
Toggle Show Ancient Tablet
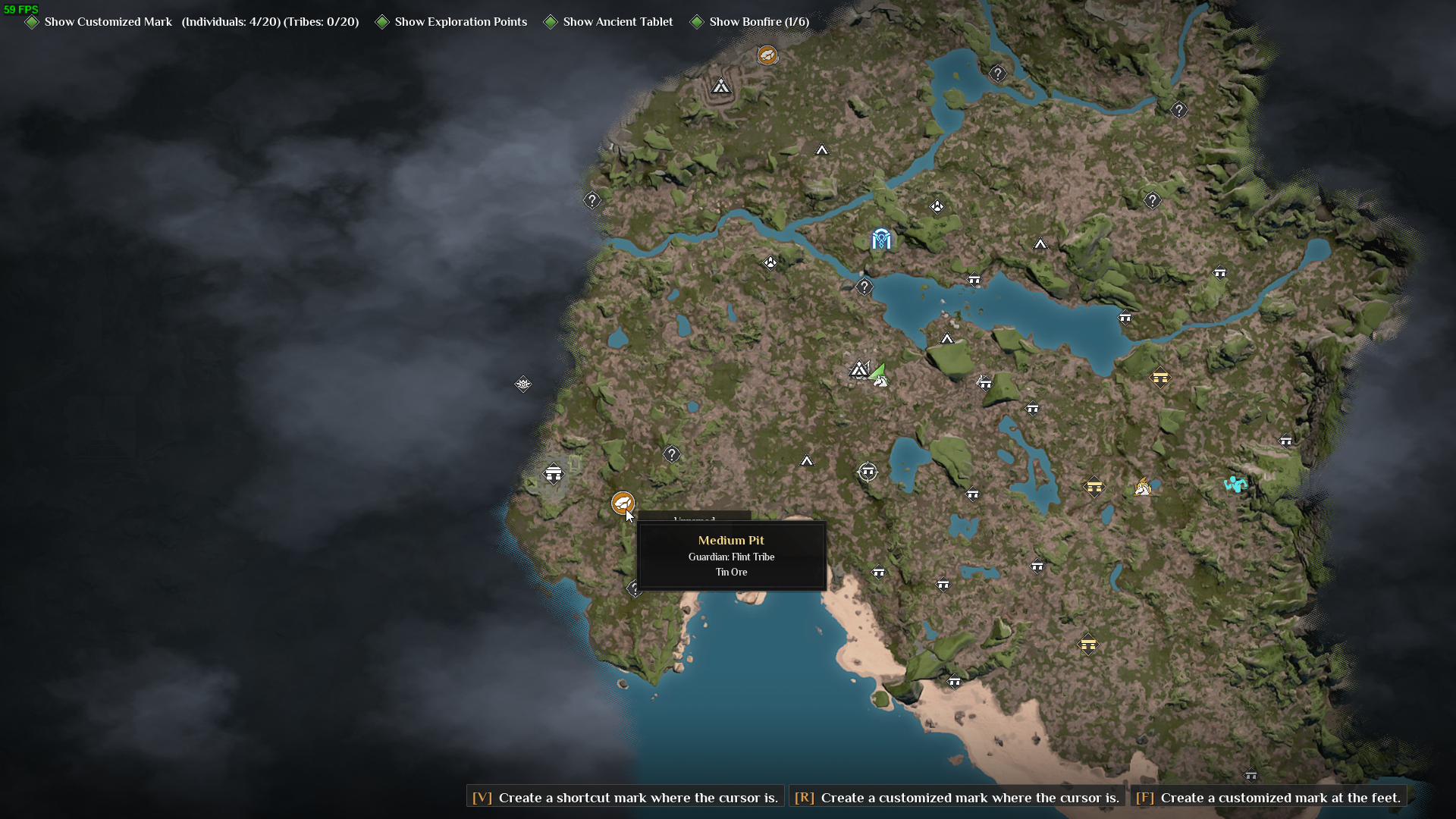[x=552, y=22]
